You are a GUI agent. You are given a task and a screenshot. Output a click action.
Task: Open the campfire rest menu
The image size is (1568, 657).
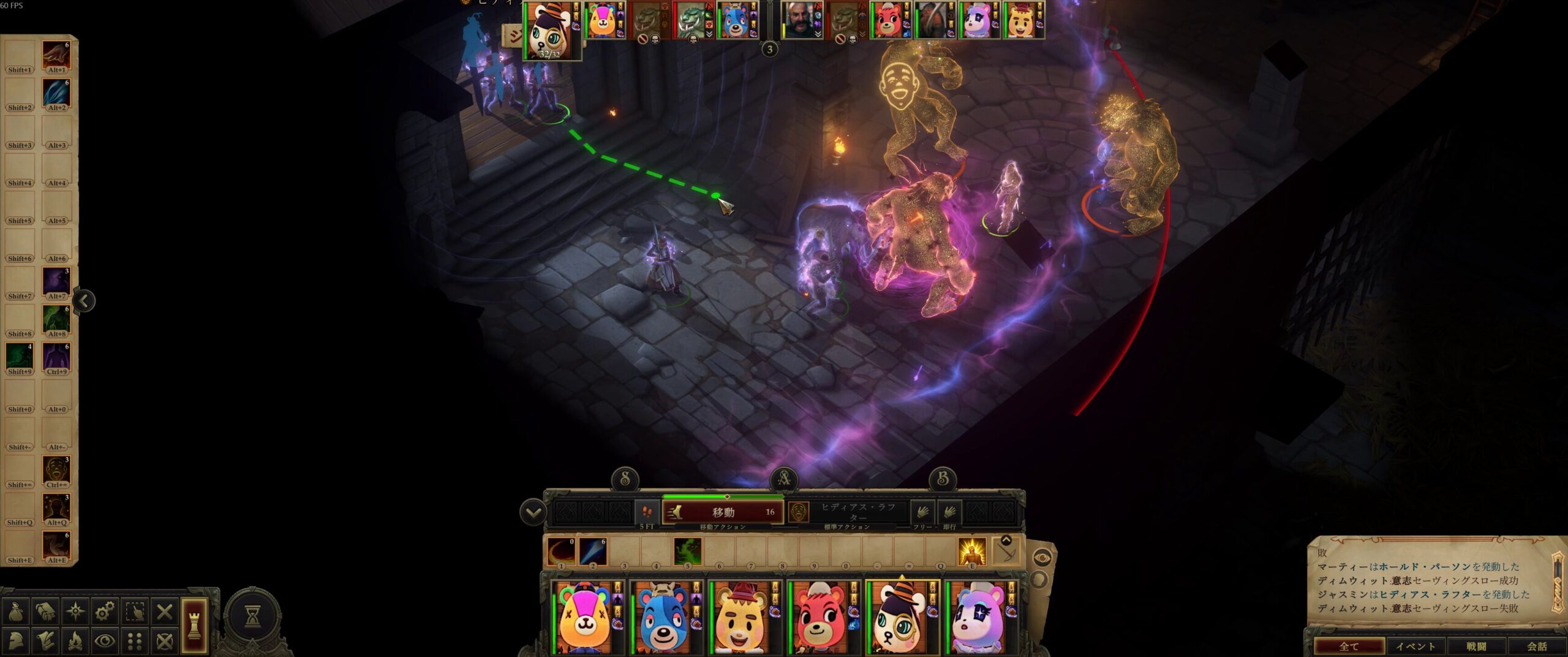click(x=75, y=641)
